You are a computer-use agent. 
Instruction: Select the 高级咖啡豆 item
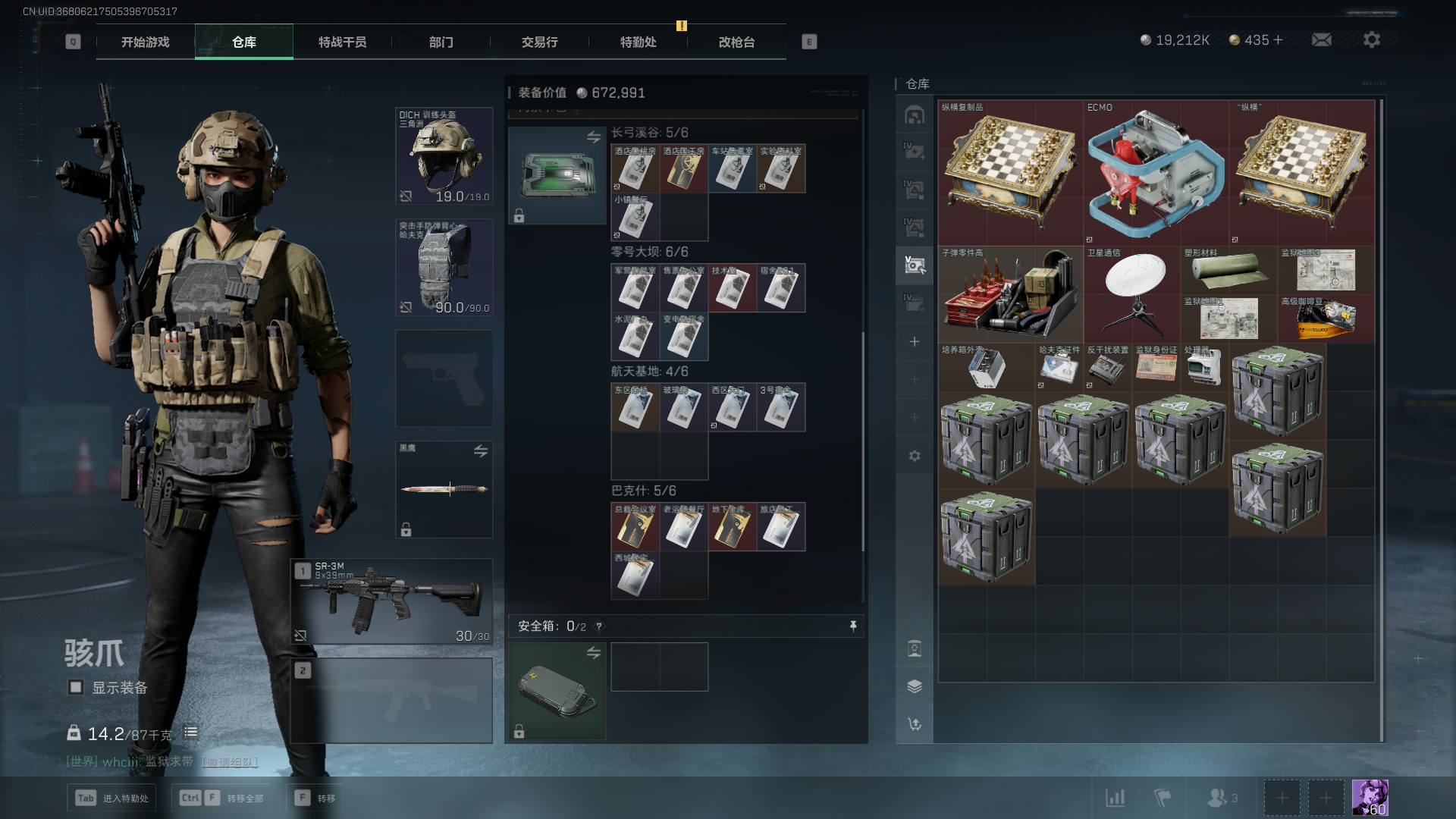point(1326,318)
